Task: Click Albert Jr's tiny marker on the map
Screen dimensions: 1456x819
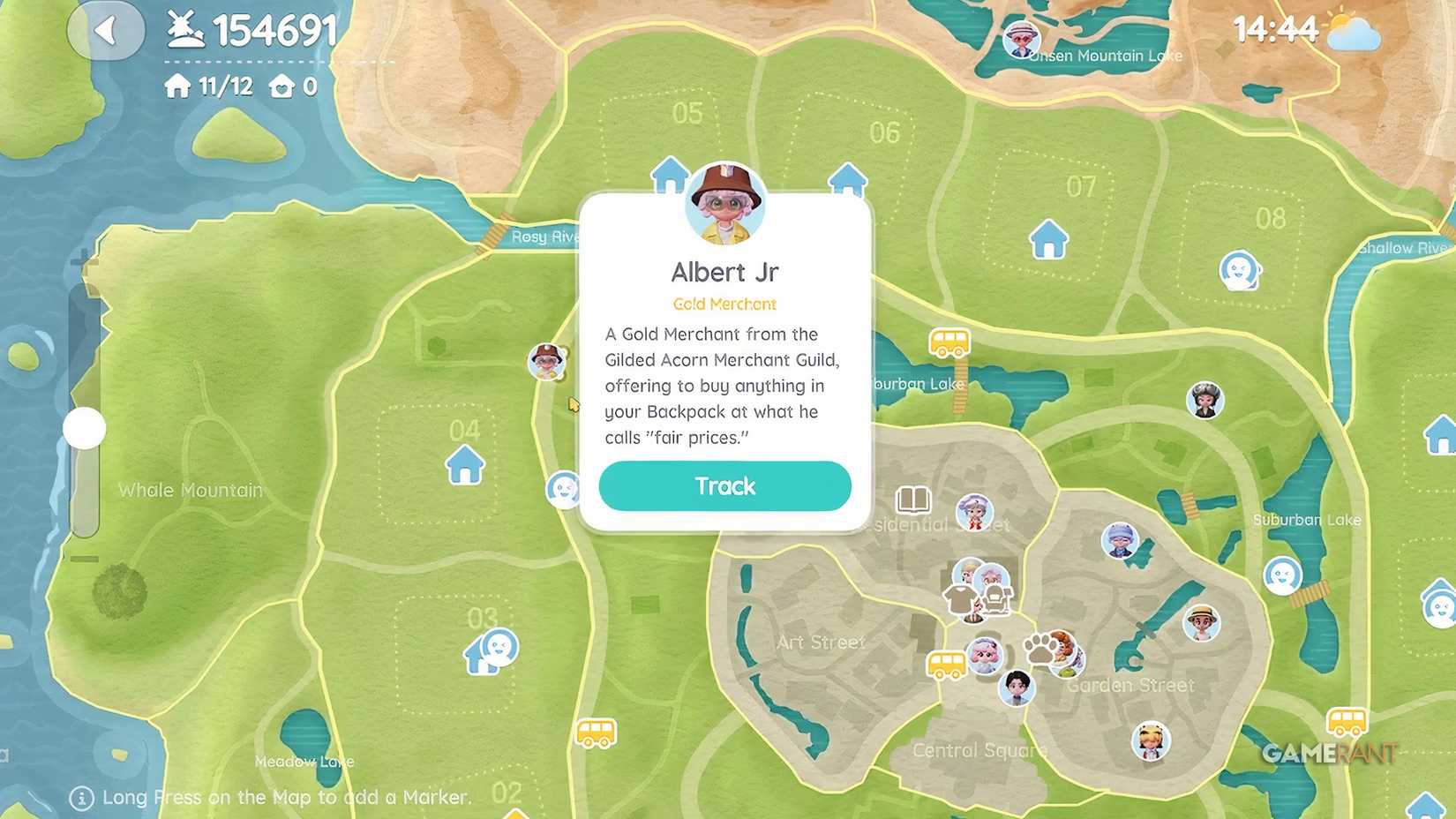Action: (548, 362)
